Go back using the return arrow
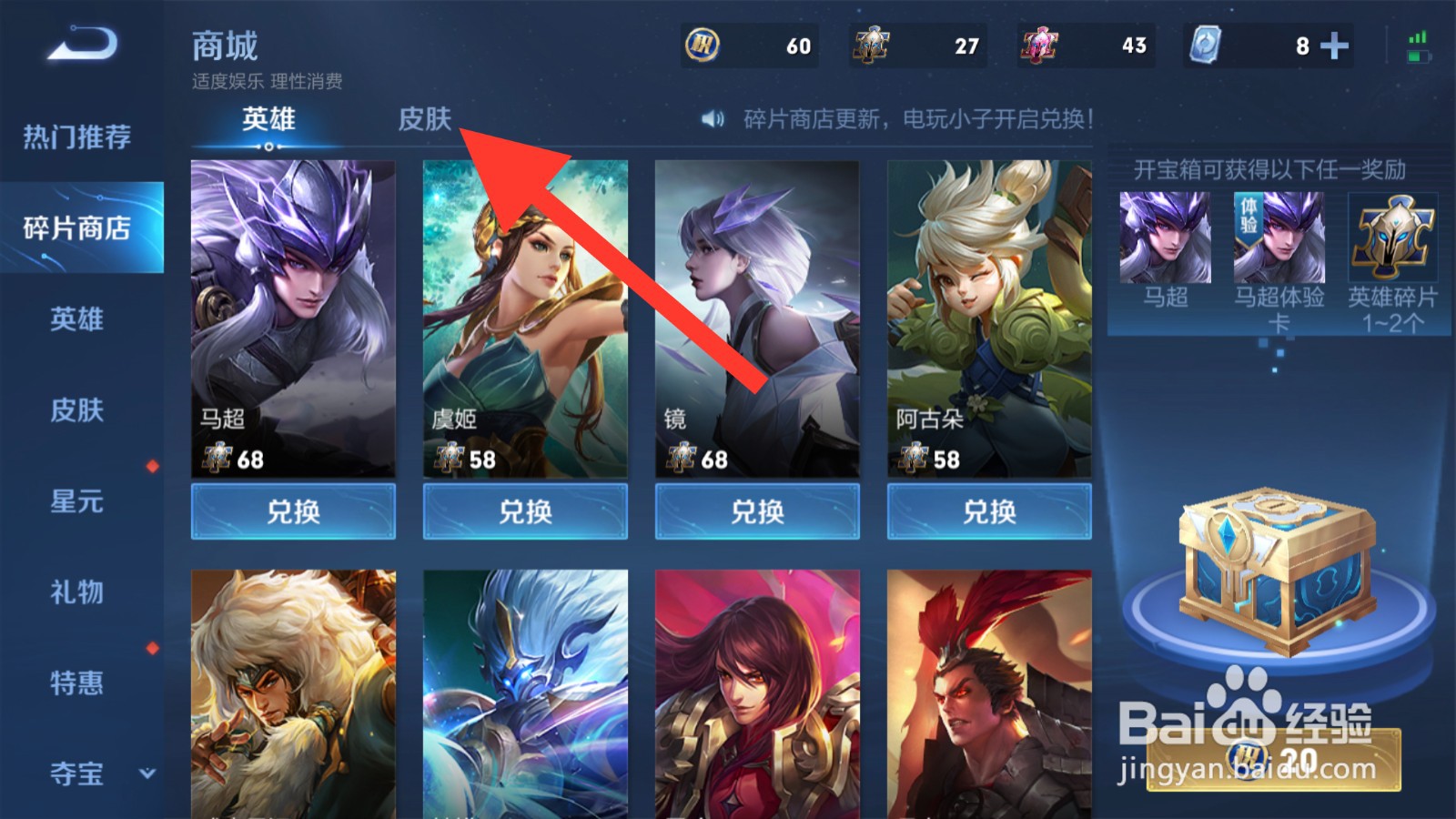1456x819 pixels. point(82,44)
